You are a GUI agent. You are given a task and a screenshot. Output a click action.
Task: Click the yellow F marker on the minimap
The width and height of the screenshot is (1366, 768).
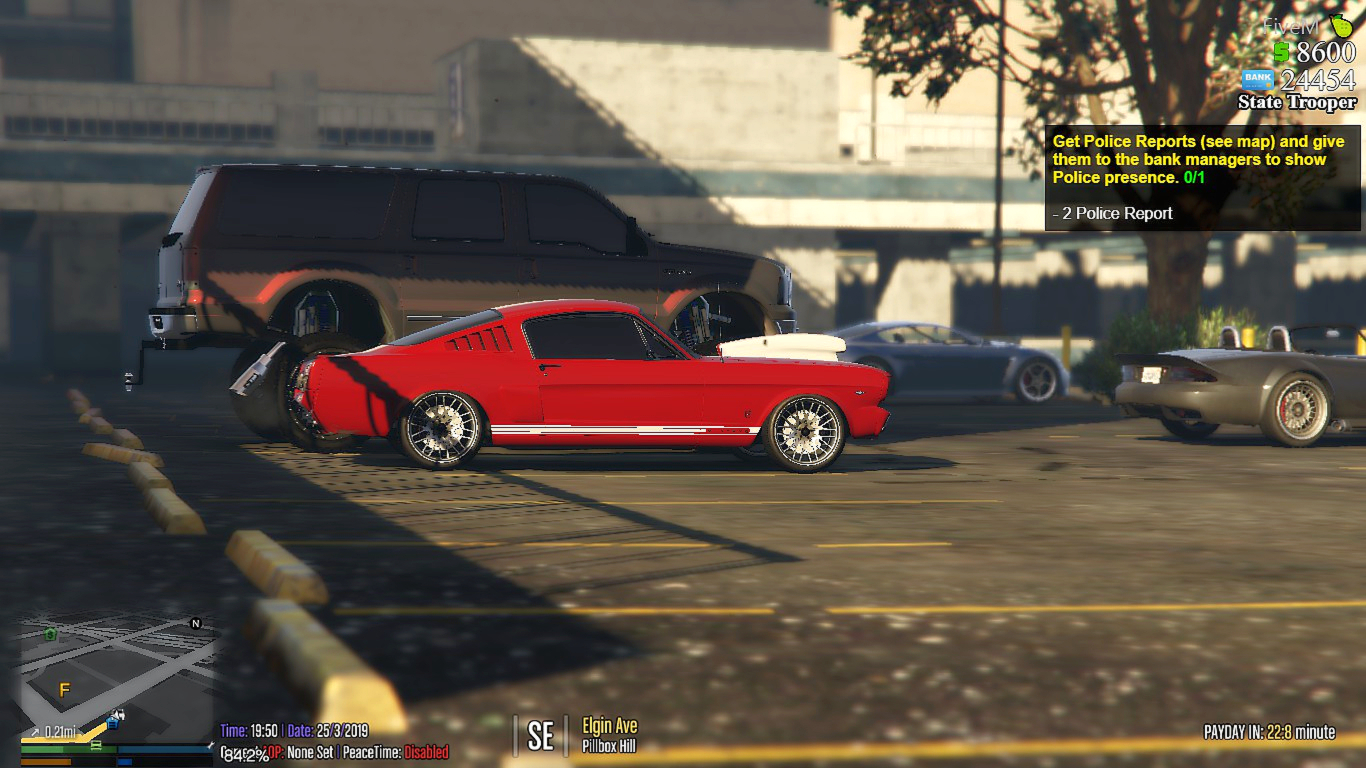(64, 689)
